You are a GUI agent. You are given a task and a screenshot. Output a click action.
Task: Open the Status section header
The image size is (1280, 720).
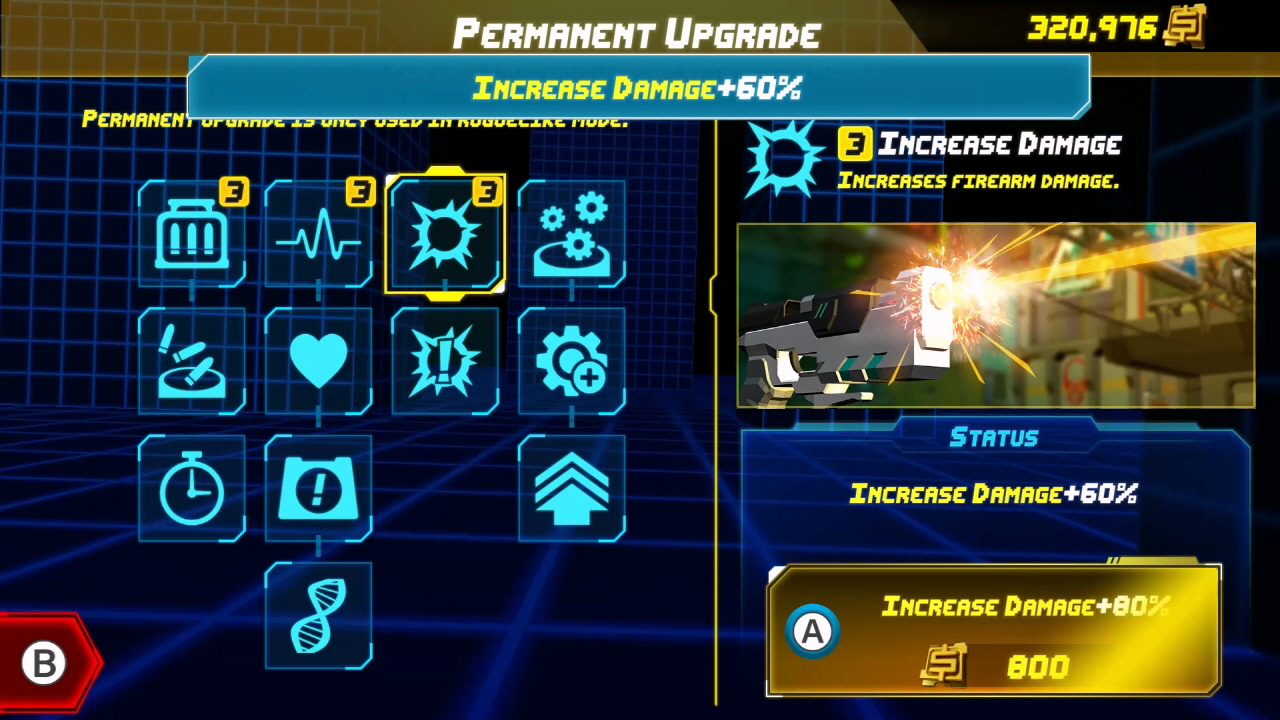point(995,437)
